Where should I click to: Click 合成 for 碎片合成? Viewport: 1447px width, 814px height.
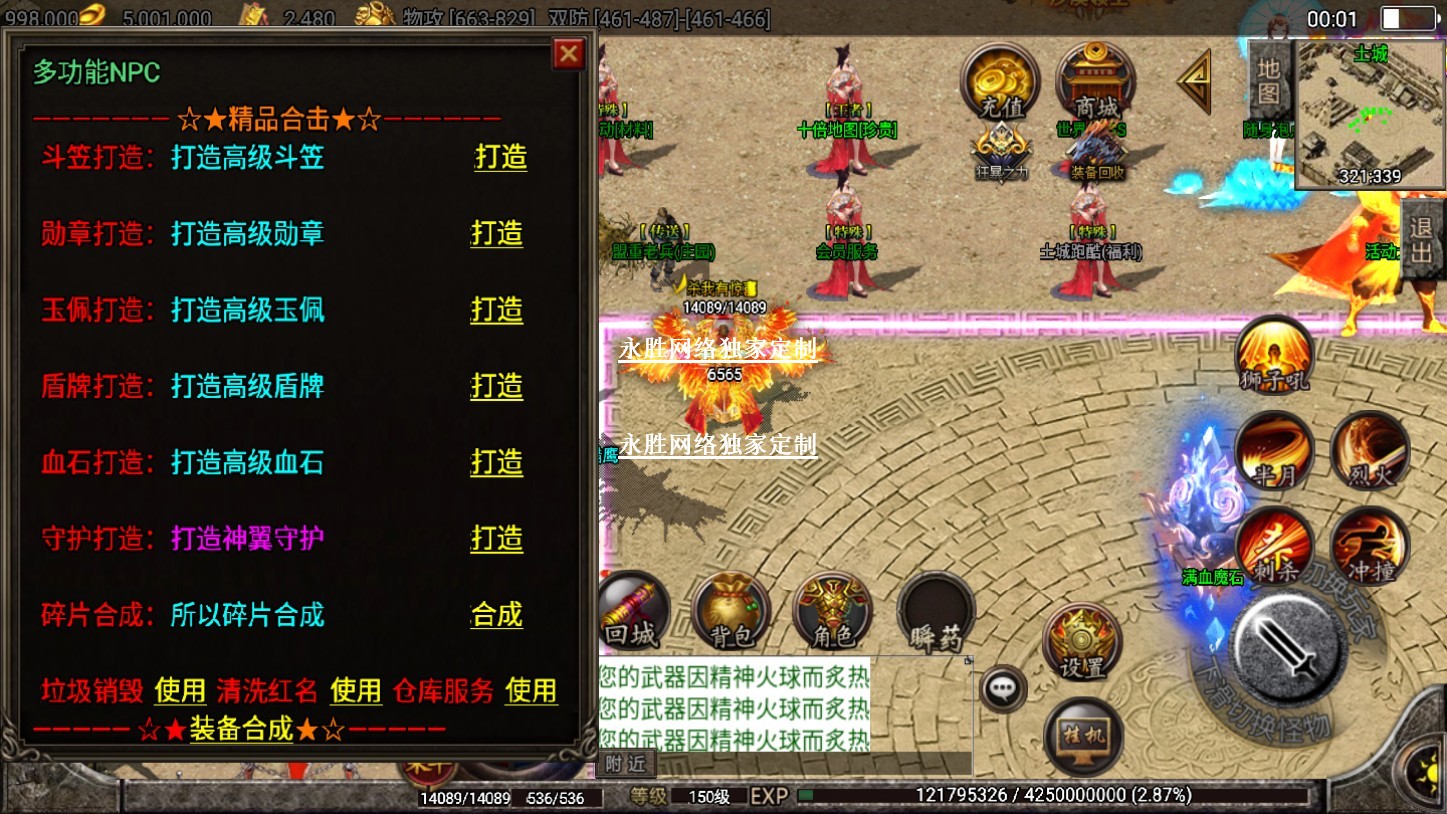tap(497, 614)
